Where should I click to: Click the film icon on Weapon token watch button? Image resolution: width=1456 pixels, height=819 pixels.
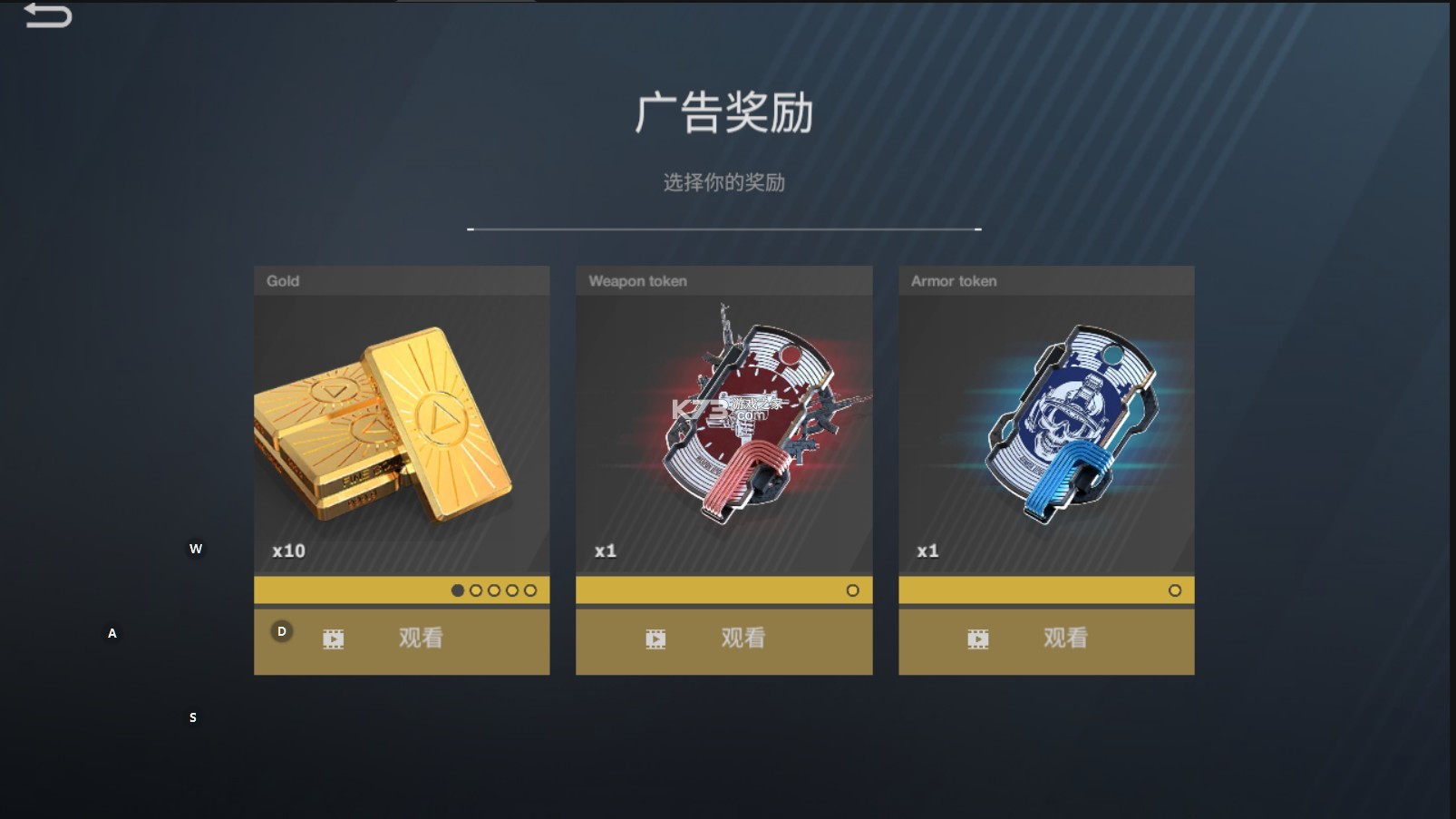point(655,639)
